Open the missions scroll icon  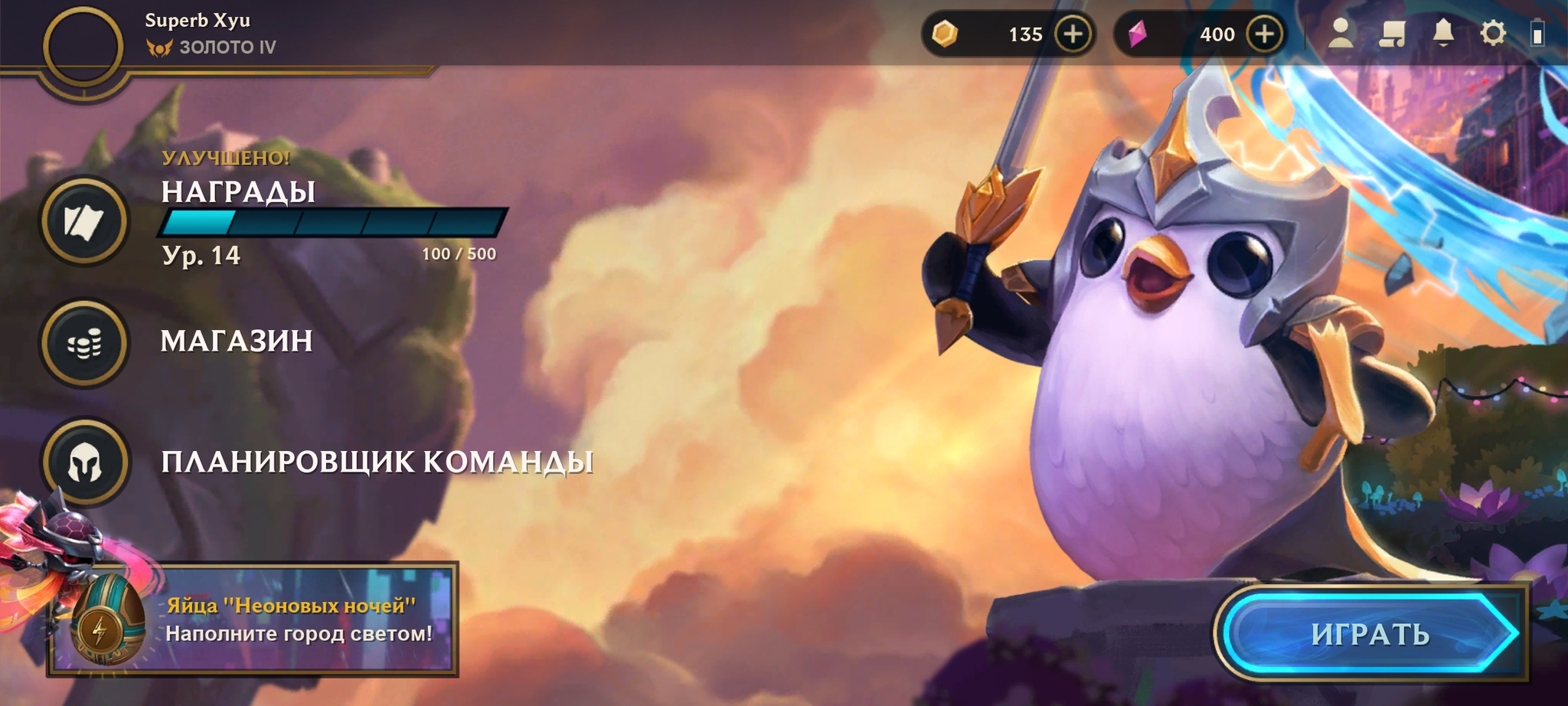tap(1393, 34)
